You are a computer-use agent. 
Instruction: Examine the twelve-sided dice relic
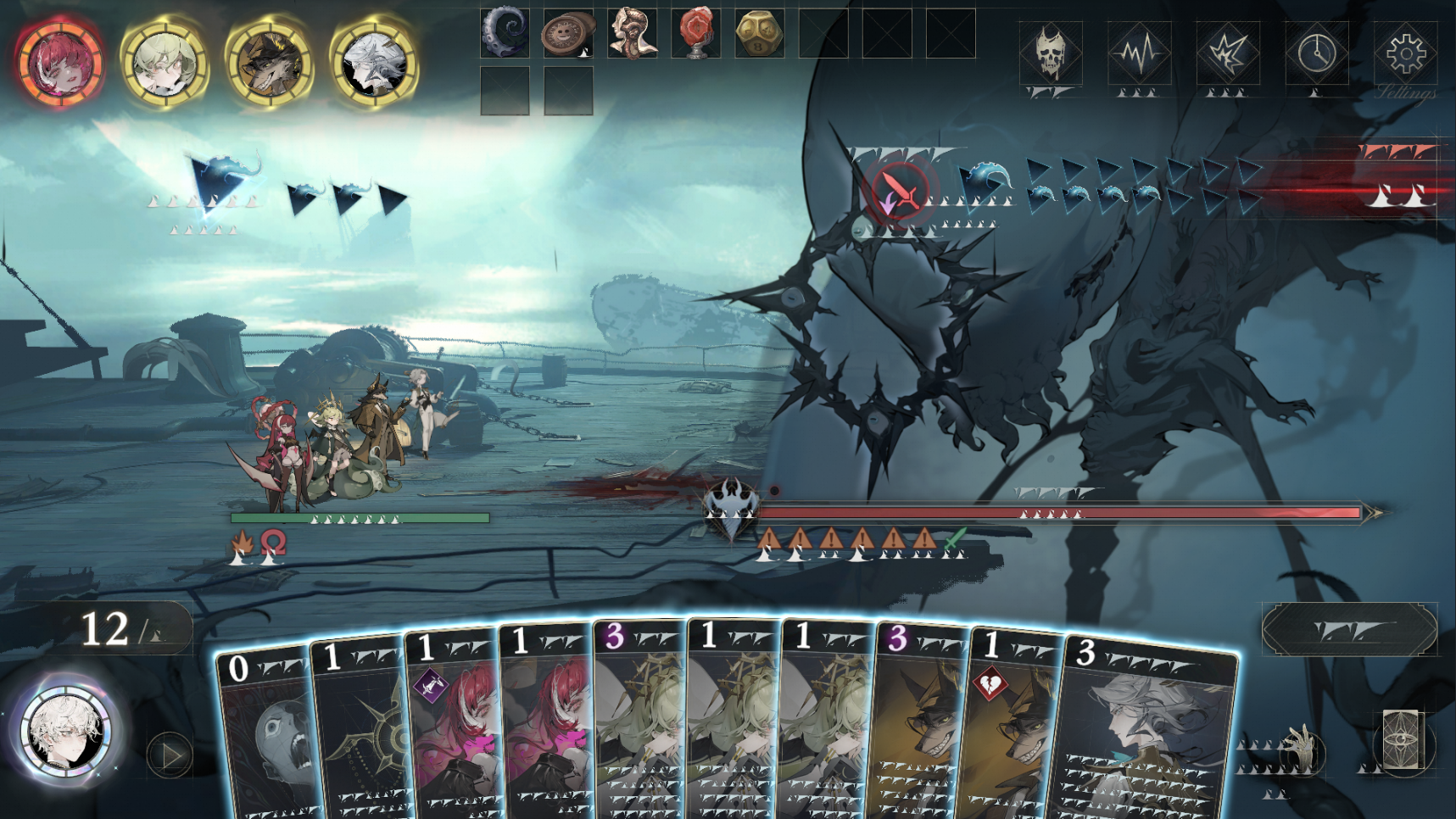tap(760, 36)
